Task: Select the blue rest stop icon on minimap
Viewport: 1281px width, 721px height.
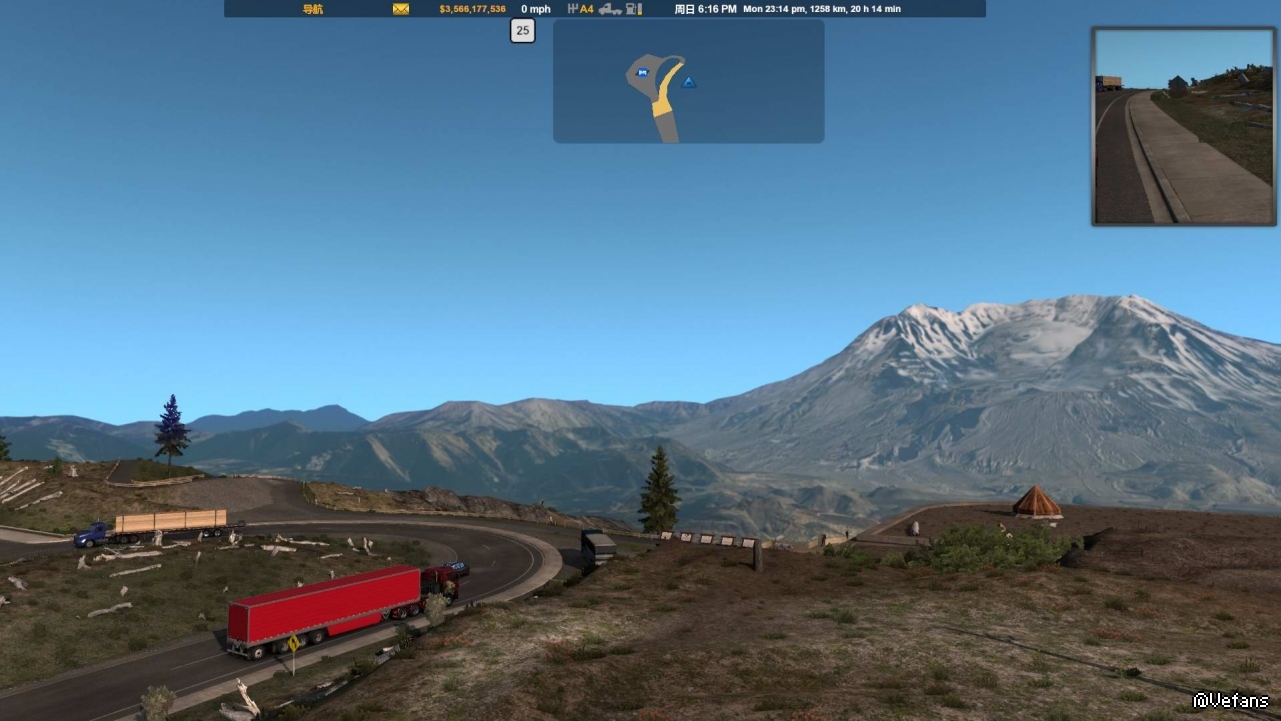Action: point(642,72)
